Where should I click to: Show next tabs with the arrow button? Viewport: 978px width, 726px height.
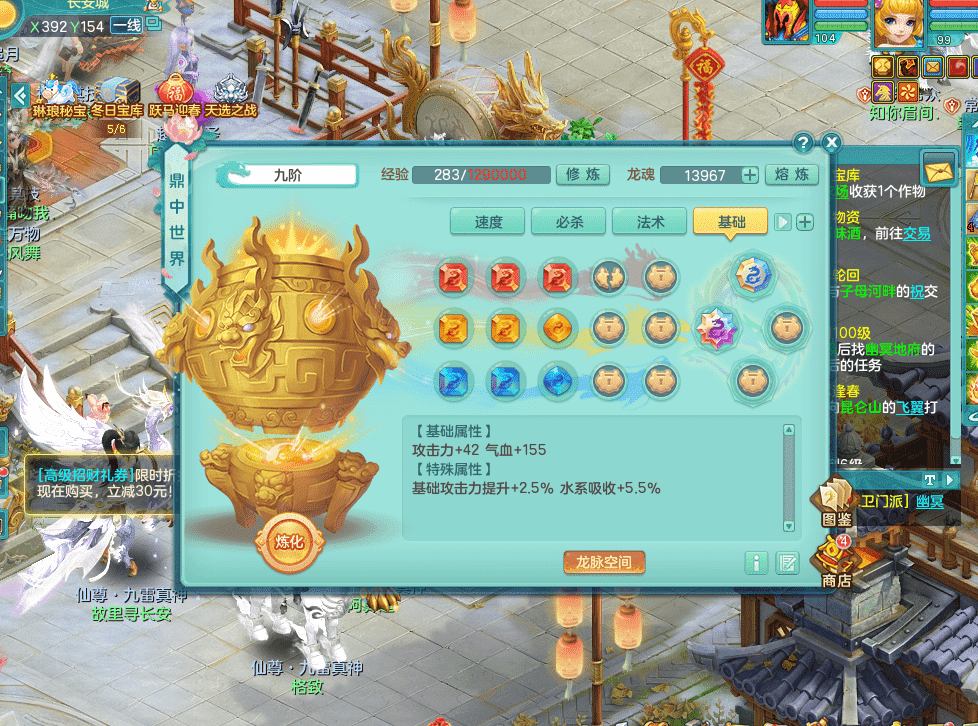click(x=784, y=222)
